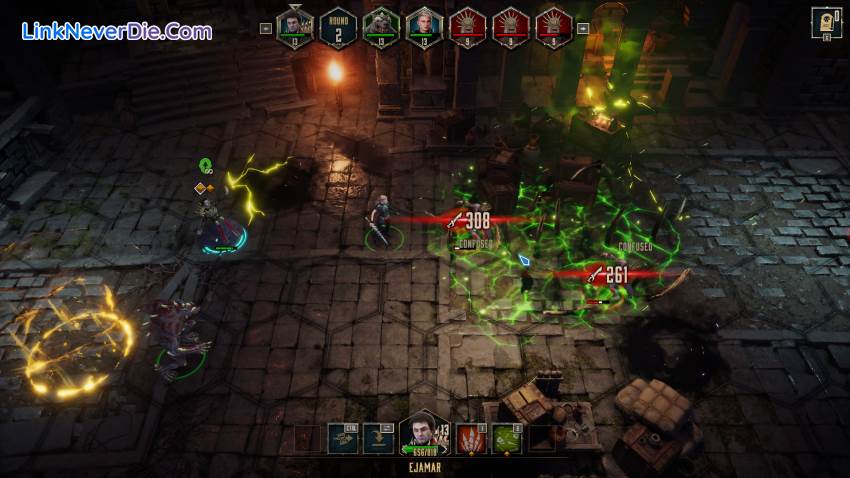Select the blonde hero turn order portrait

(422, 25)
